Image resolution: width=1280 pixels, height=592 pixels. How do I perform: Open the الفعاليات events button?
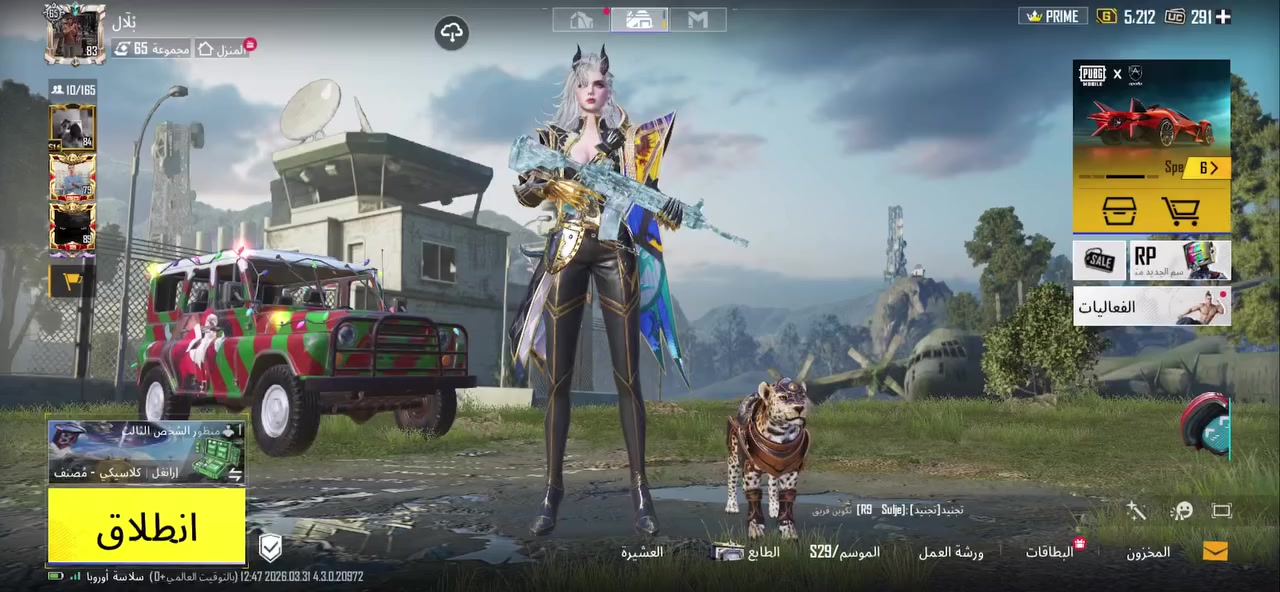click(x=1151, y=306)
